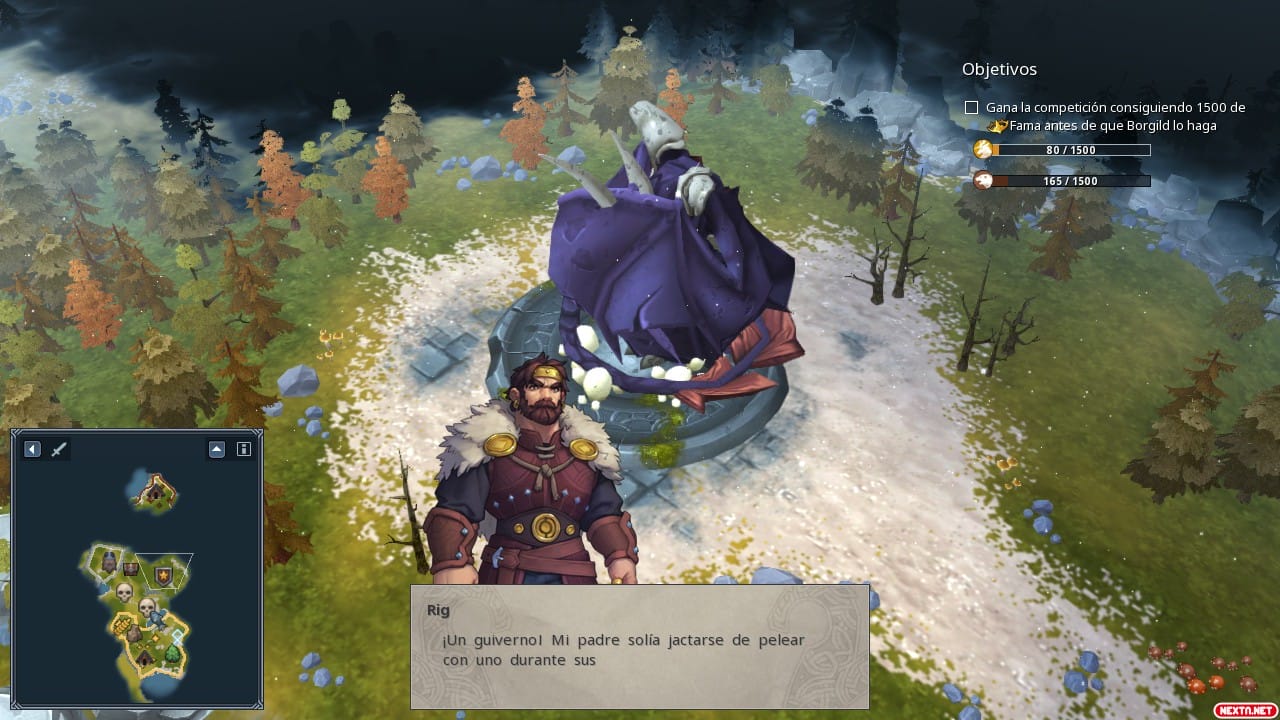Click the tree icon on the southern minimap zone
Viewport: 1280px width, 720px height.
tap(172, 654)
